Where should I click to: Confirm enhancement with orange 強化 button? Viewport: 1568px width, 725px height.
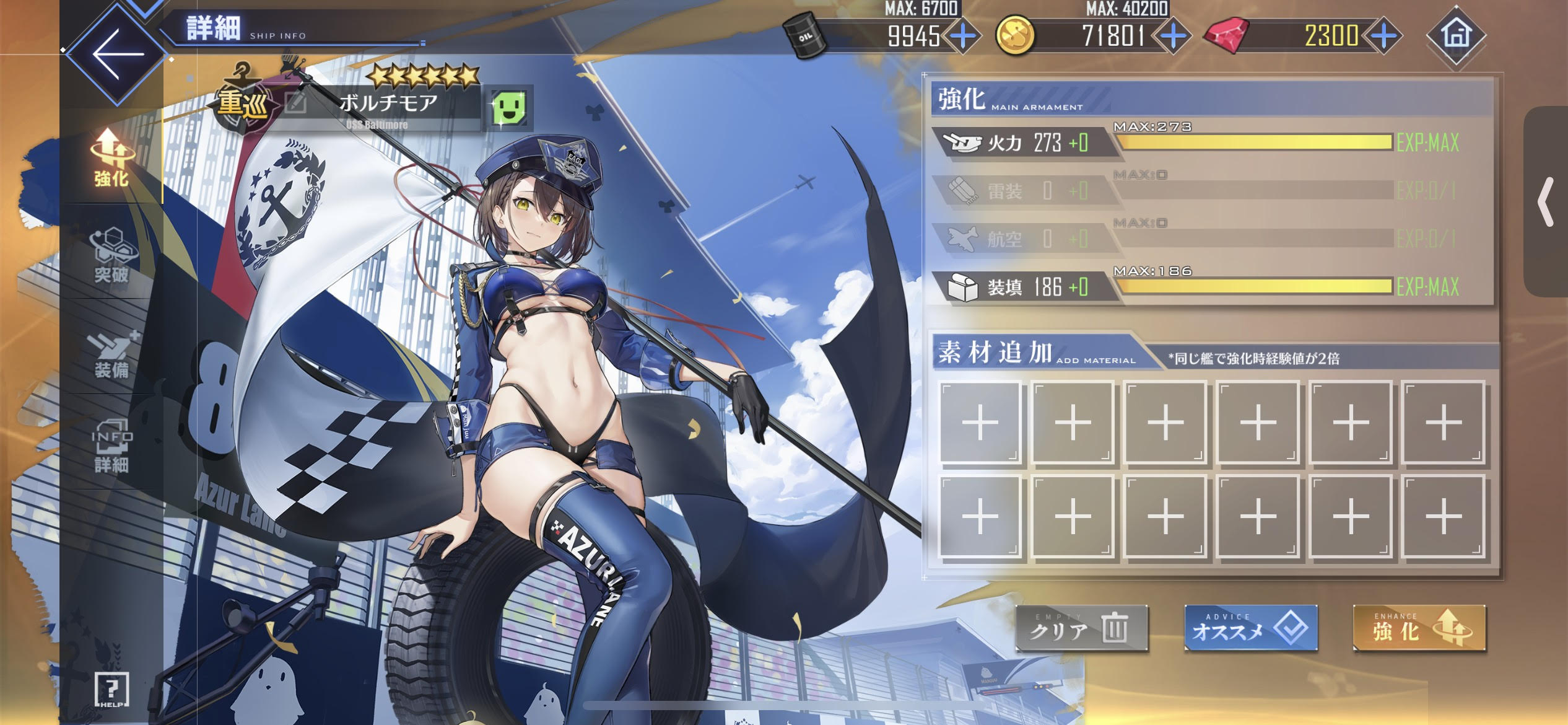pyautogui.click(x=1419, y=629)
